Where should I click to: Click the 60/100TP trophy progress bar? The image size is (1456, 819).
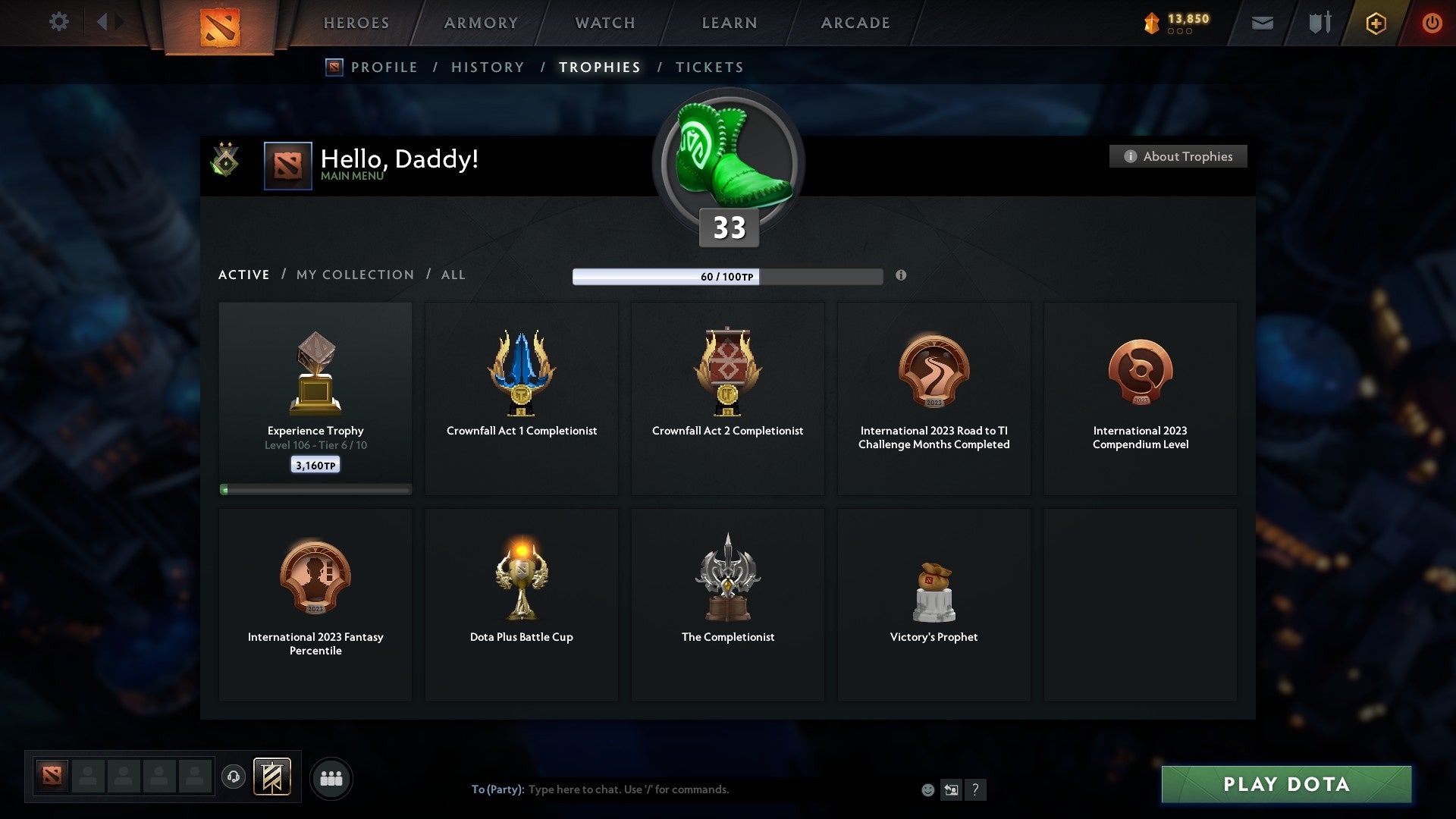pyautogui.click(x=728, y=277)
